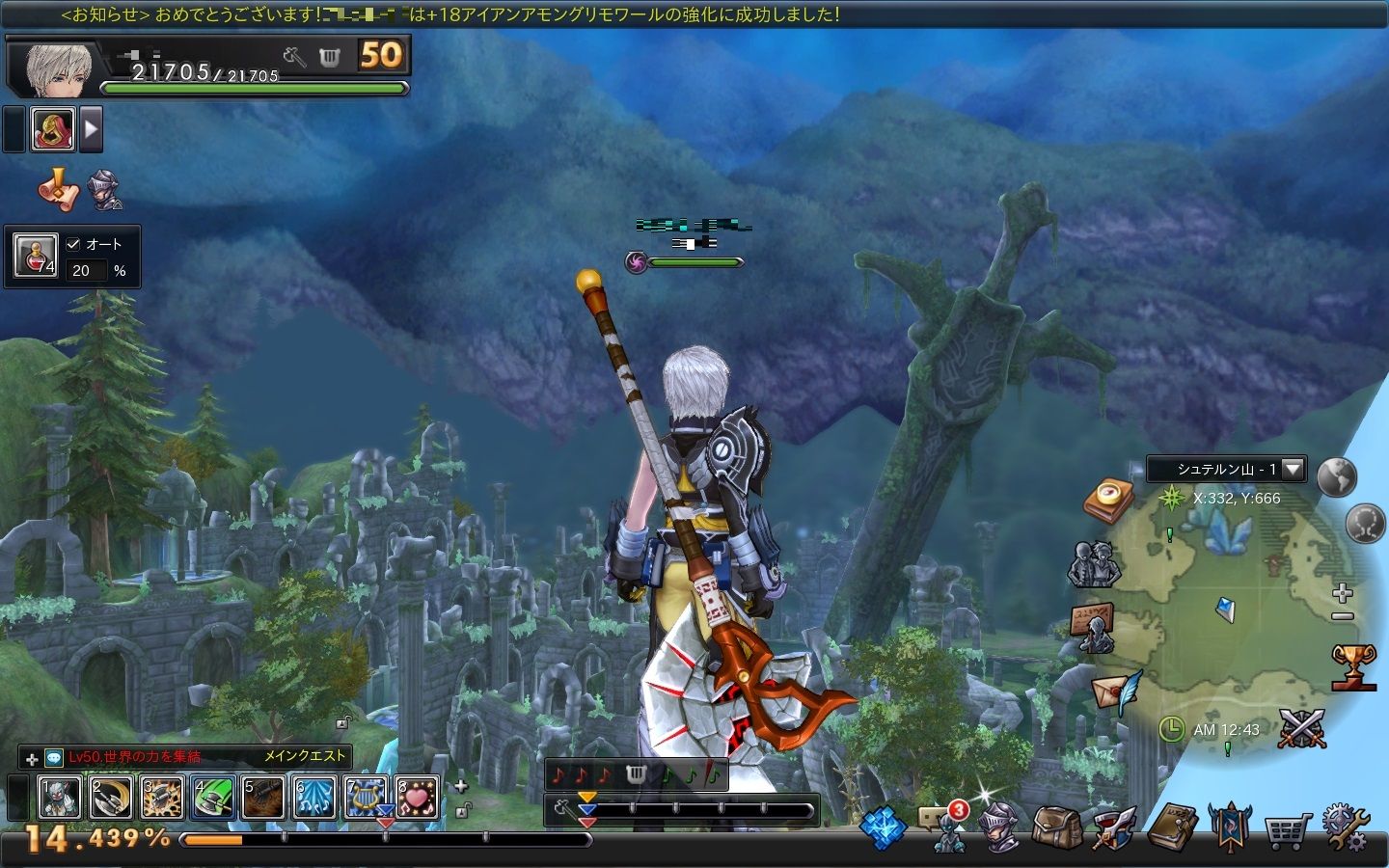Image resolution: width=1389 pixels, height=868 pixels.
Task: Open the シュテルン山 channel dropdown
Action: pos(1293,470)
